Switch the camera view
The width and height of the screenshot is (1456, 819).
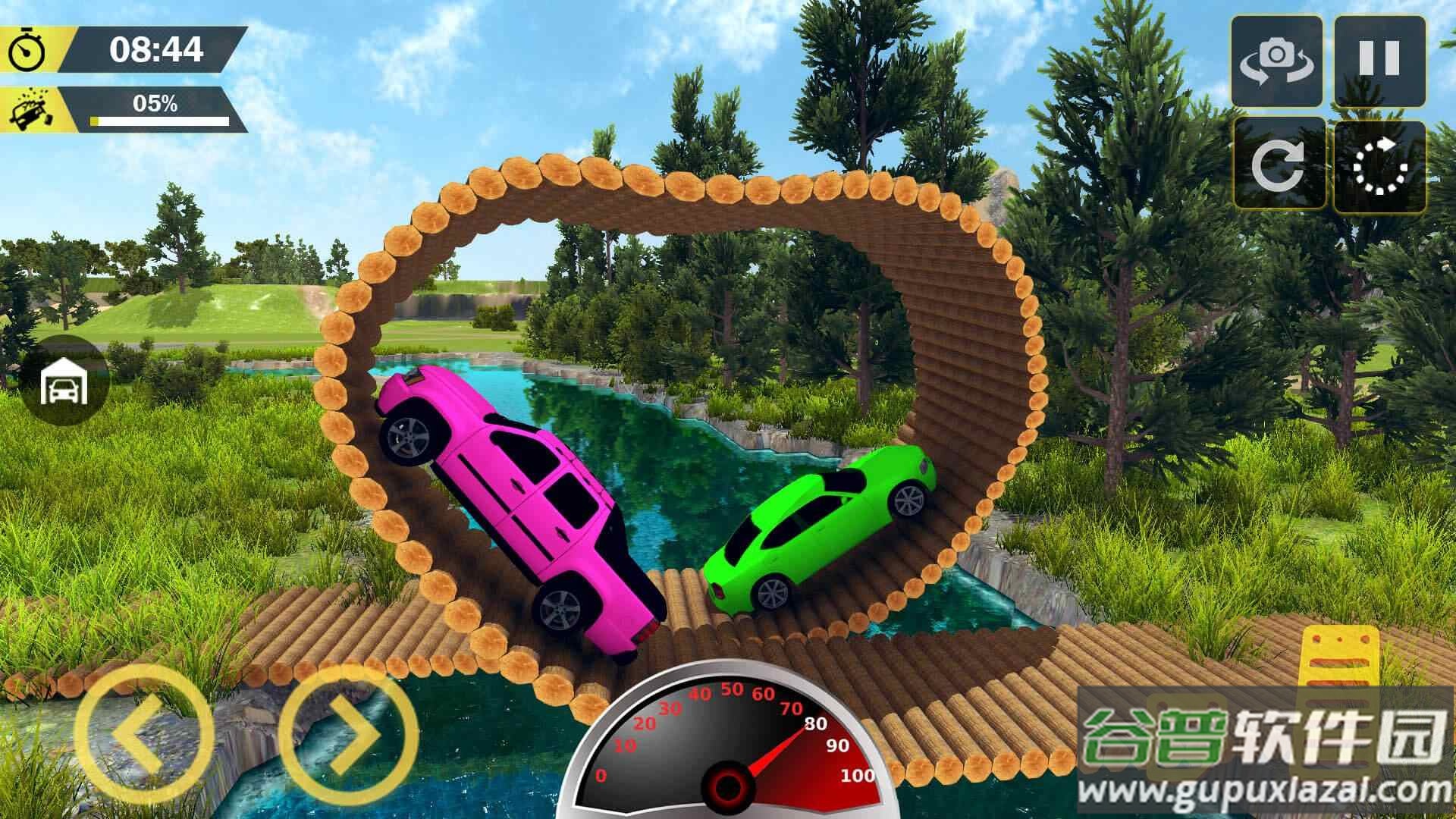tap(1277, 61)
